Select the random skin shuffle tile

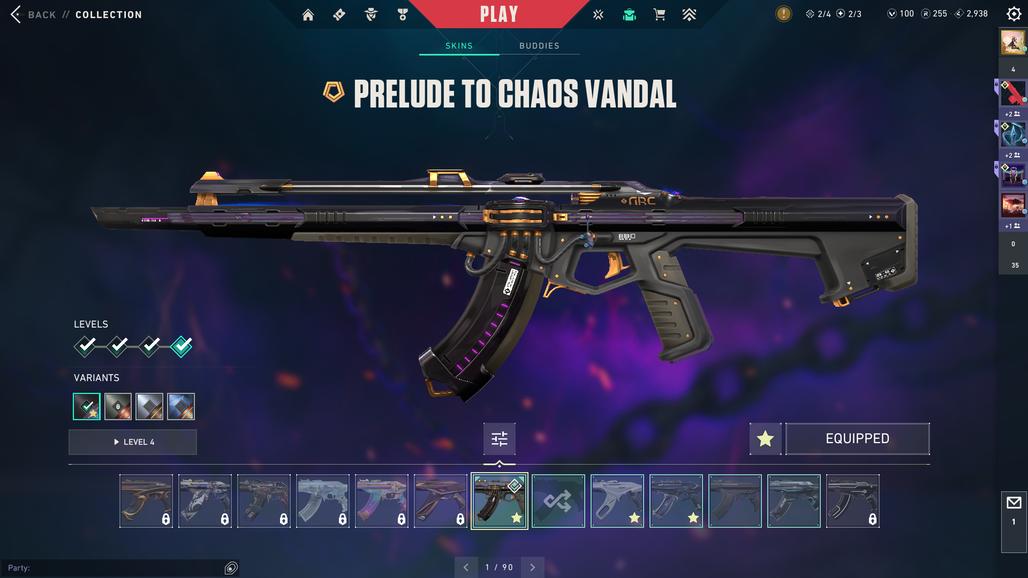click(x=558, y=501)
